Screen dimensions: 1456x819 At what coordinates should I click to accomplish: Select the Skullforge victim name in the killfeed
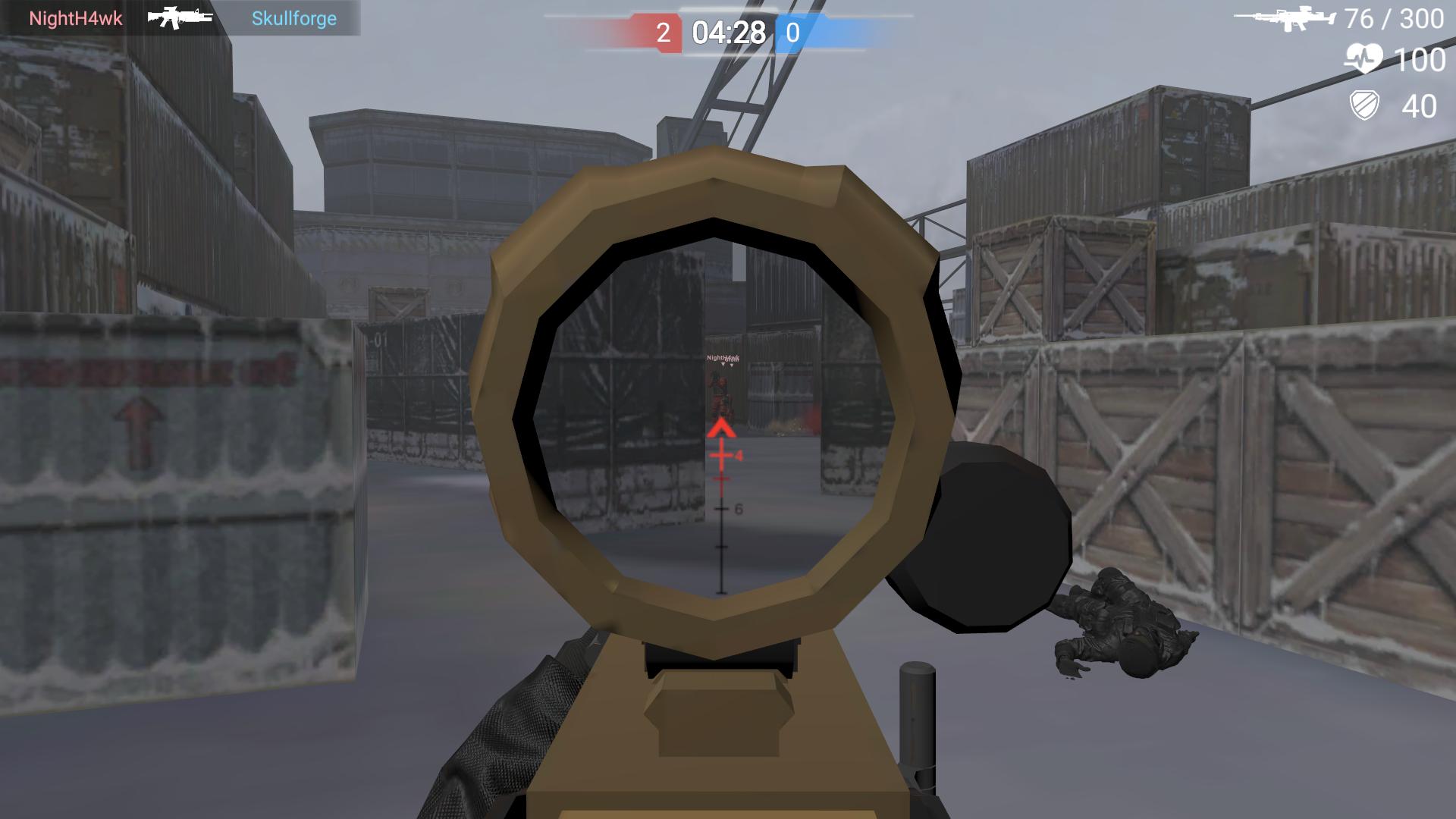[294, 18]
